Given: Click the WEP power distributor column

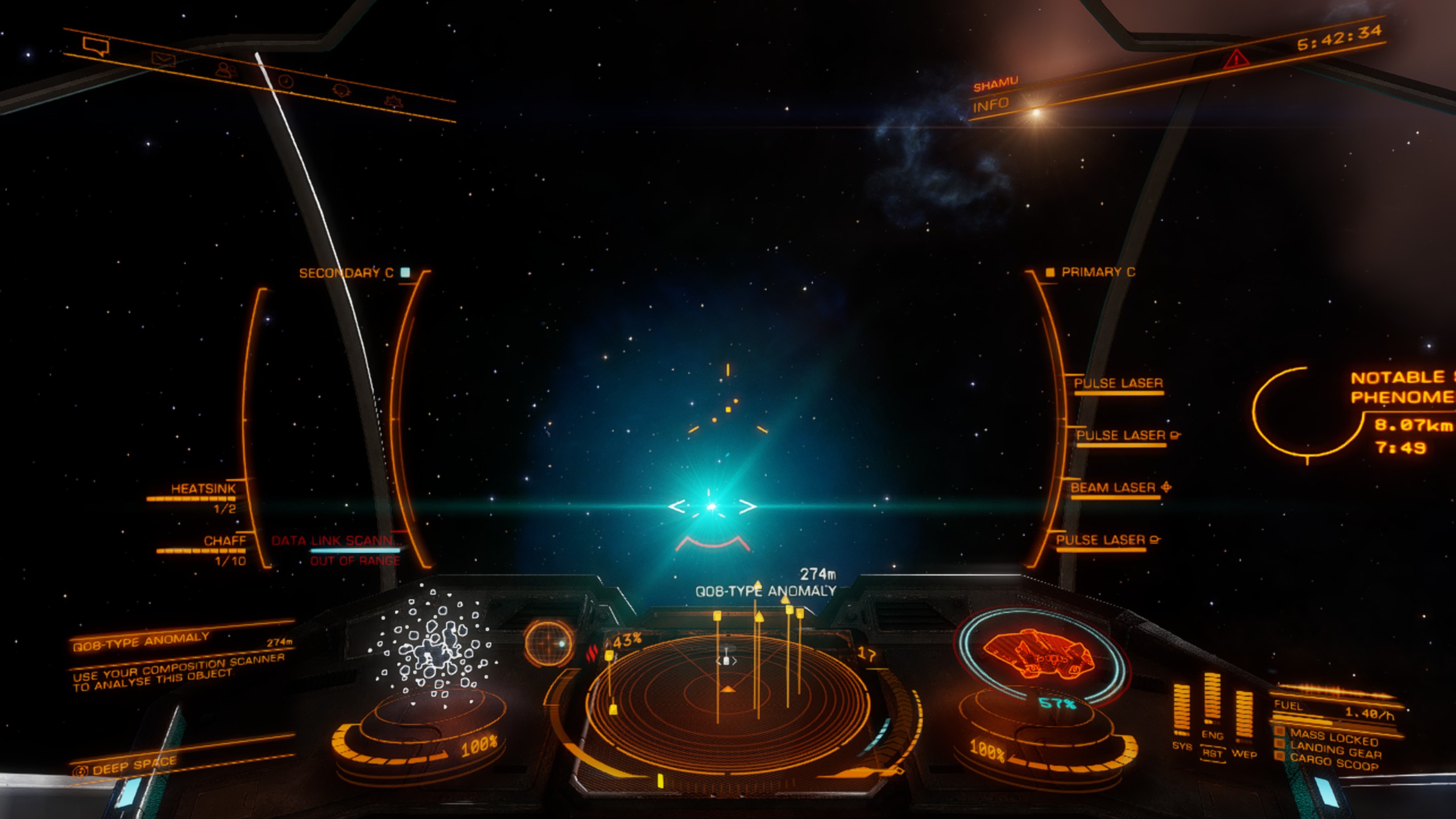Looking at the screenshot, I should click(x=1244, y=718).
